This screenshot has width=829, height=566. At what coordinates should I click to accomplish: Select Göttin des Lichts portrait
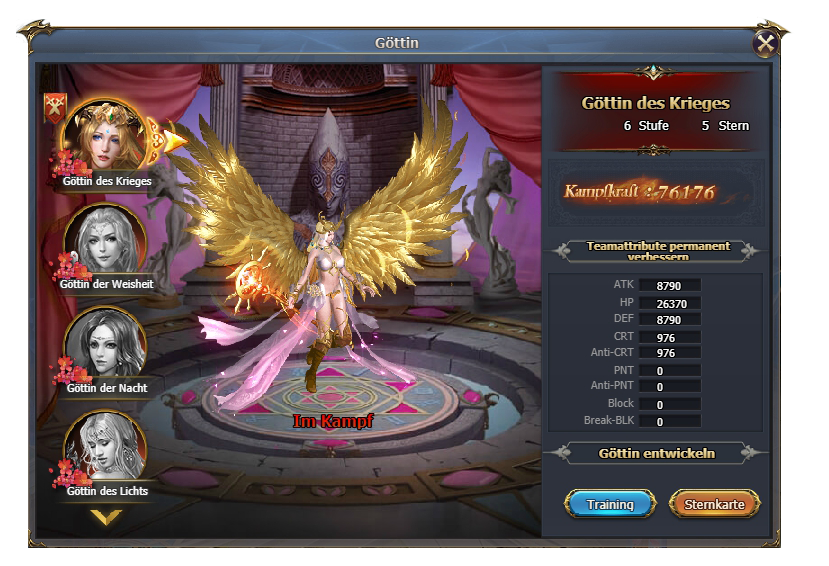coord(106,448)
